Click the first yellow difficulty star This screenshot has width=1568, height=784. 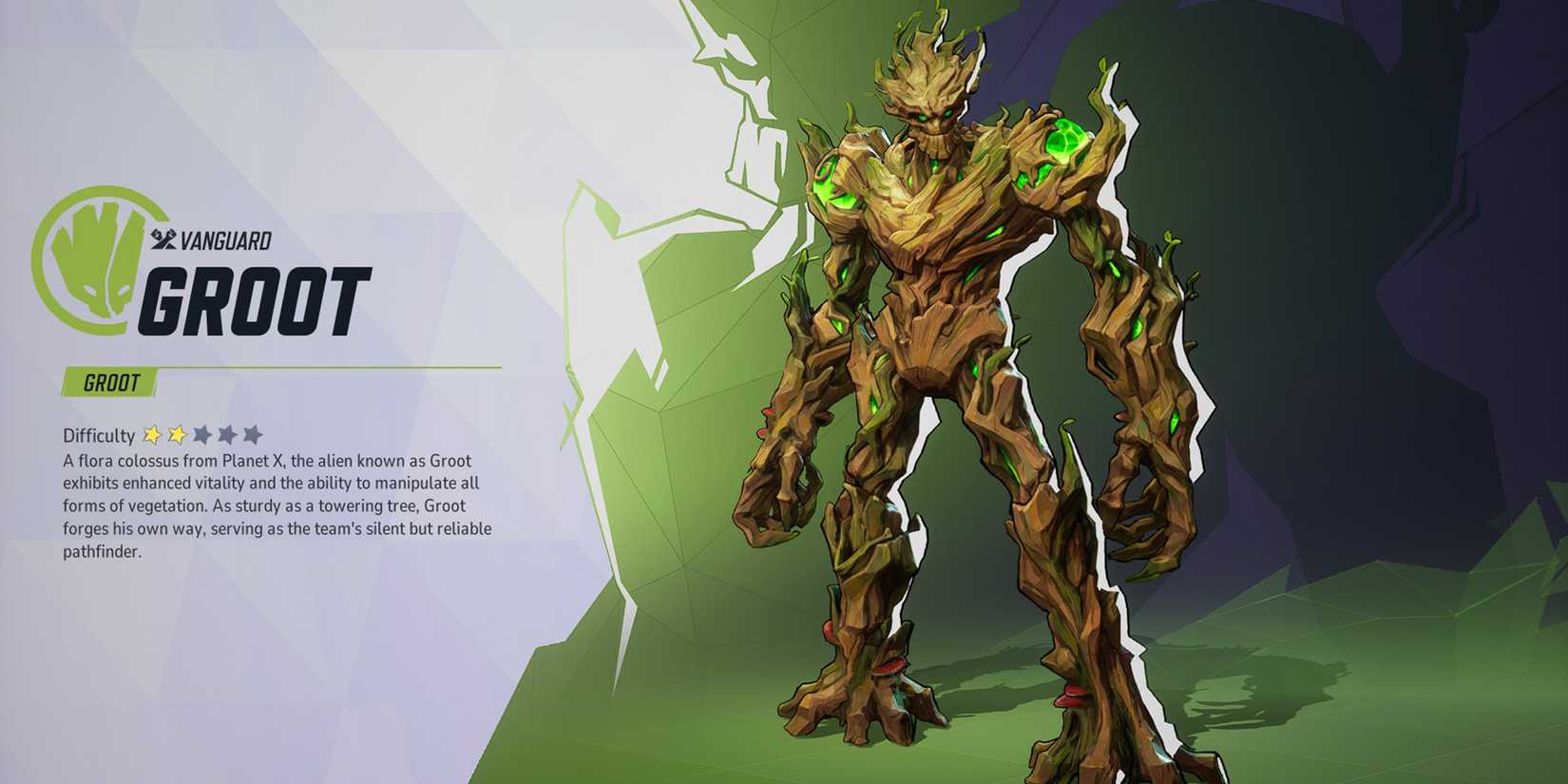pos(152,434)
